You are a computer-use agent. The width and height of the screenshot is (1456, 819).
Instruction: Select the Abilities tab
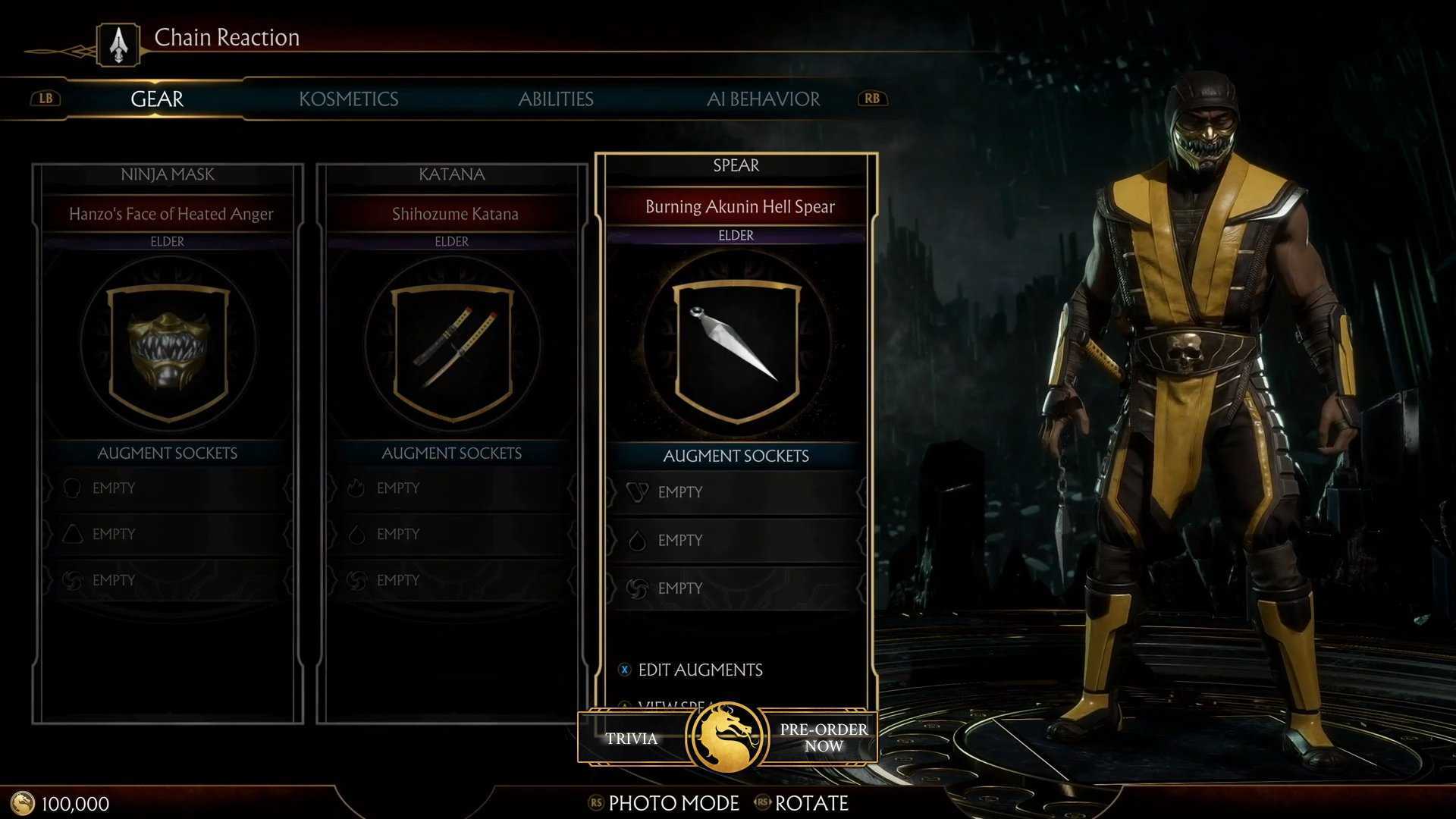coord(555,99)
